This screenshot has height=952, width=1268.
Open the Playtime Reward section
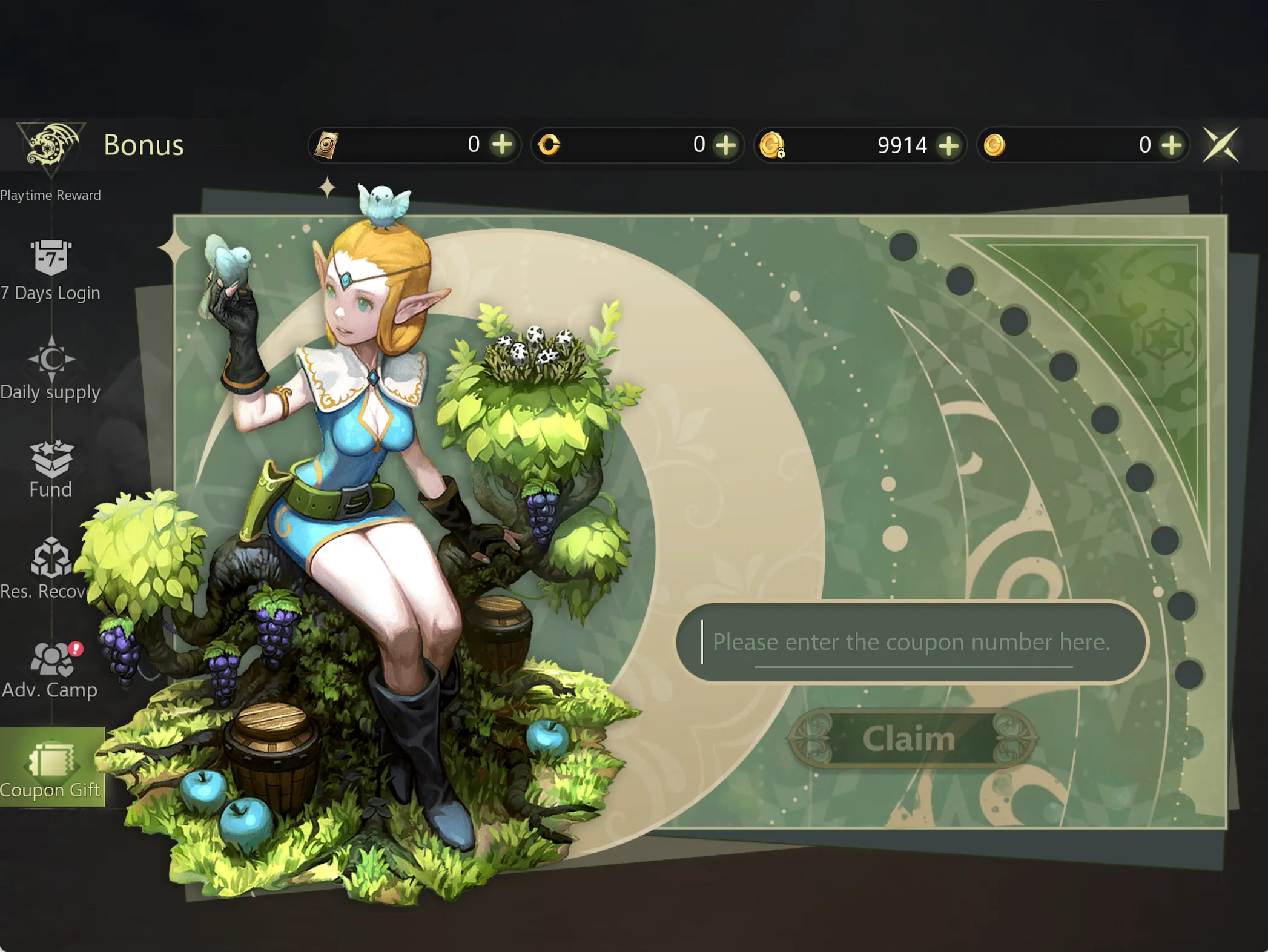pos(51,195)
